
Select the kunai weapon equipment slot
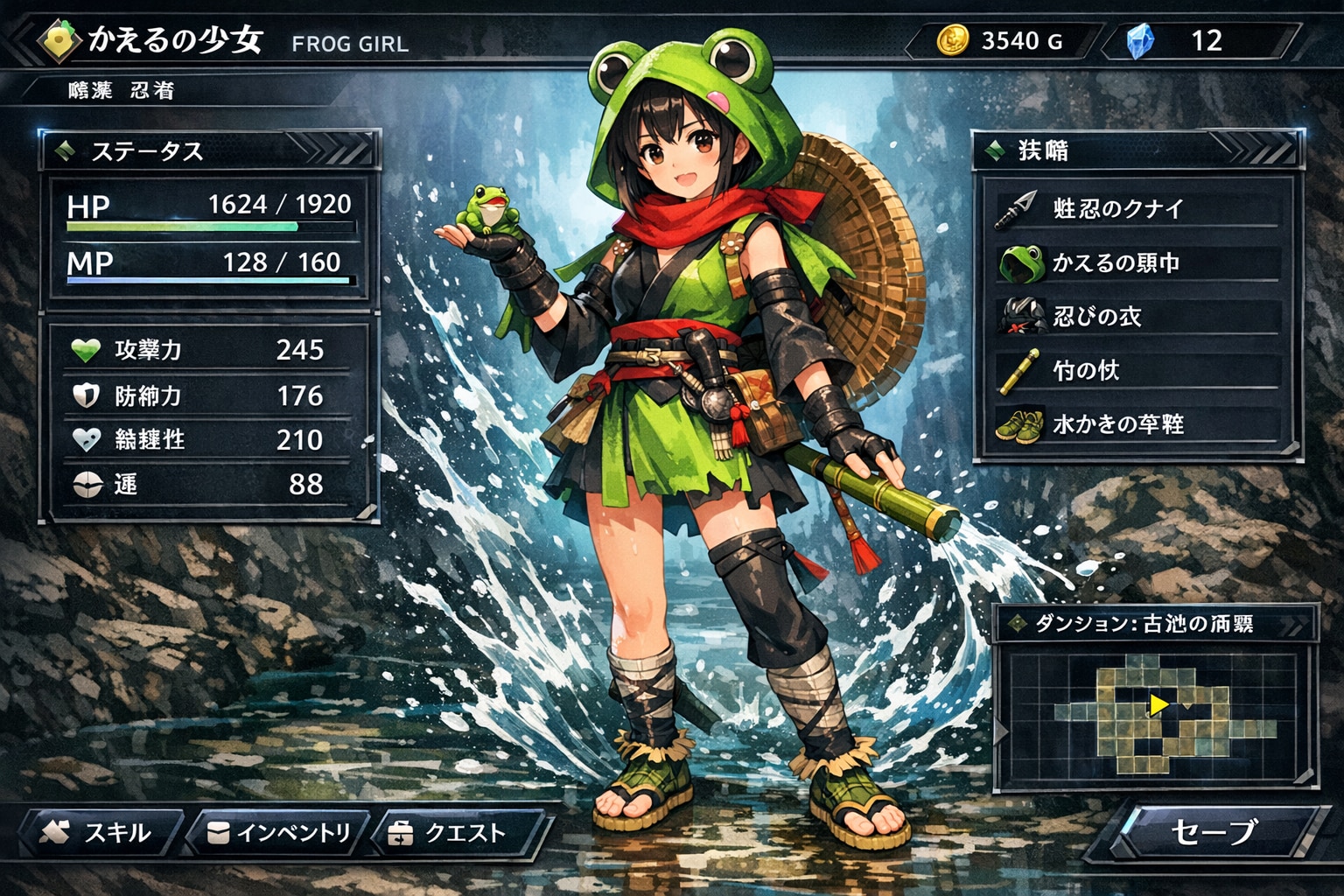click(1137, 208)
